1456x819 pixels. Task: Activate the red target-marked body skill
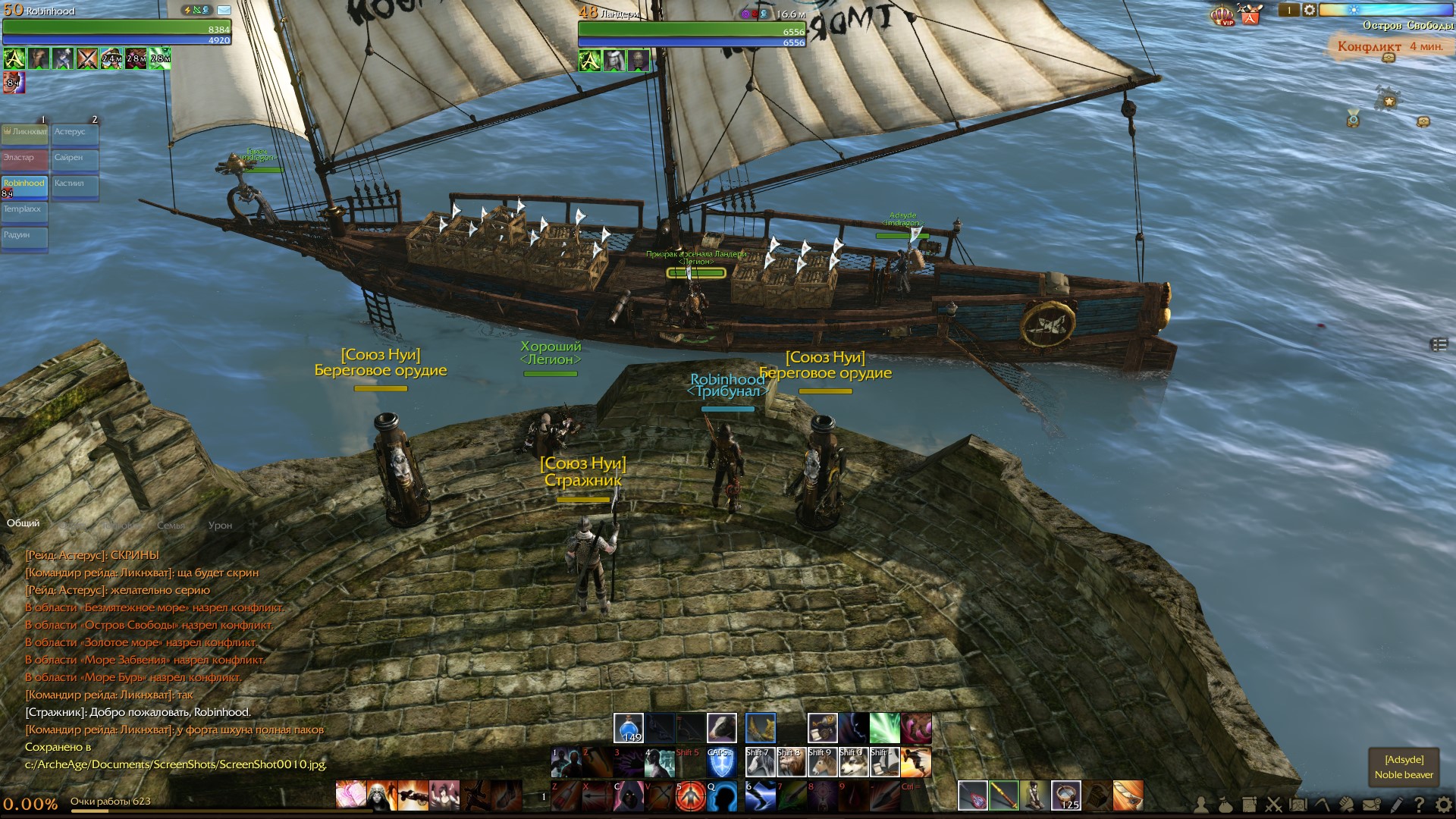pyautogui.click(x=689, y=796)
